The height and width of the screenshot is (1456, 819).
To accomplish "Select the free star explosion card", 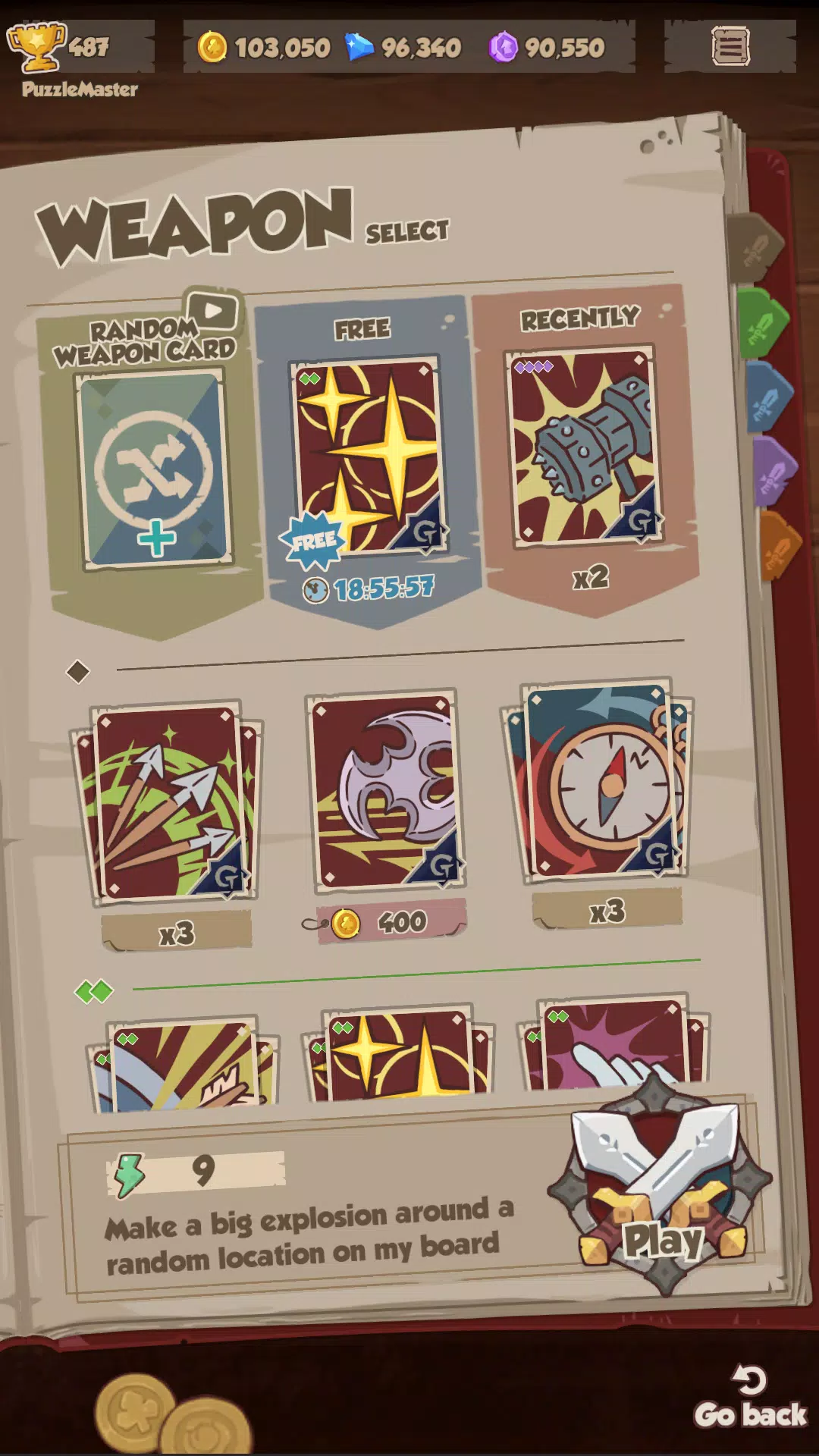I will [x=367, y=455].
